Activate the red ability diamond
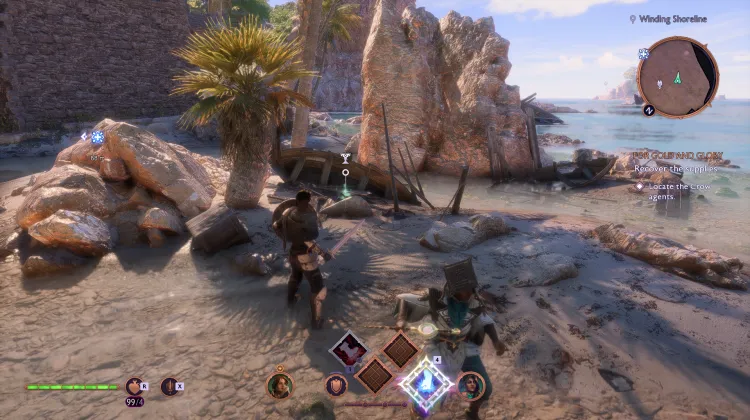 point(349,349)
